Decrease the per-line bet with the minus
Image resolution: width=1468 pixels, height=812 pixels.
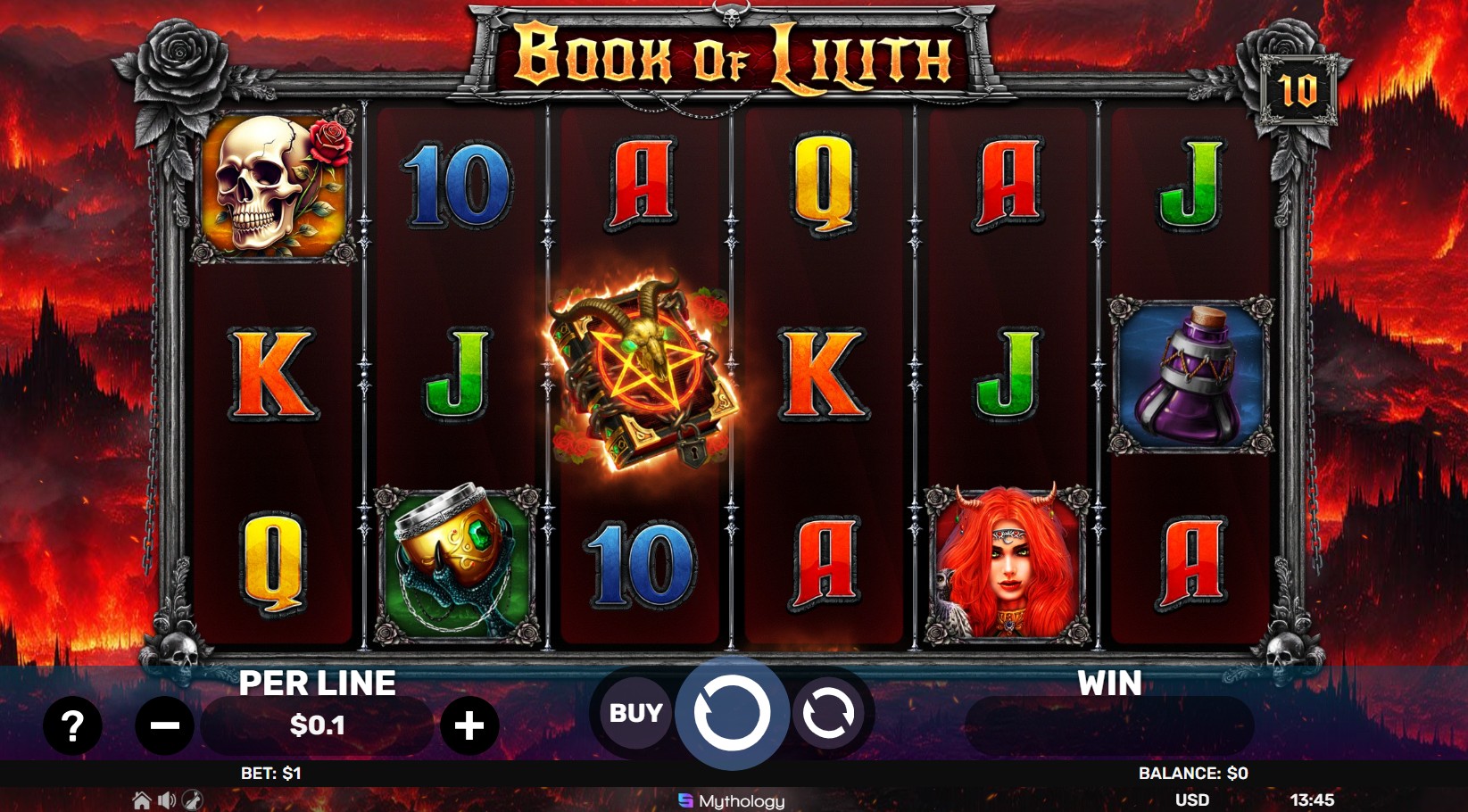[164, 725]
